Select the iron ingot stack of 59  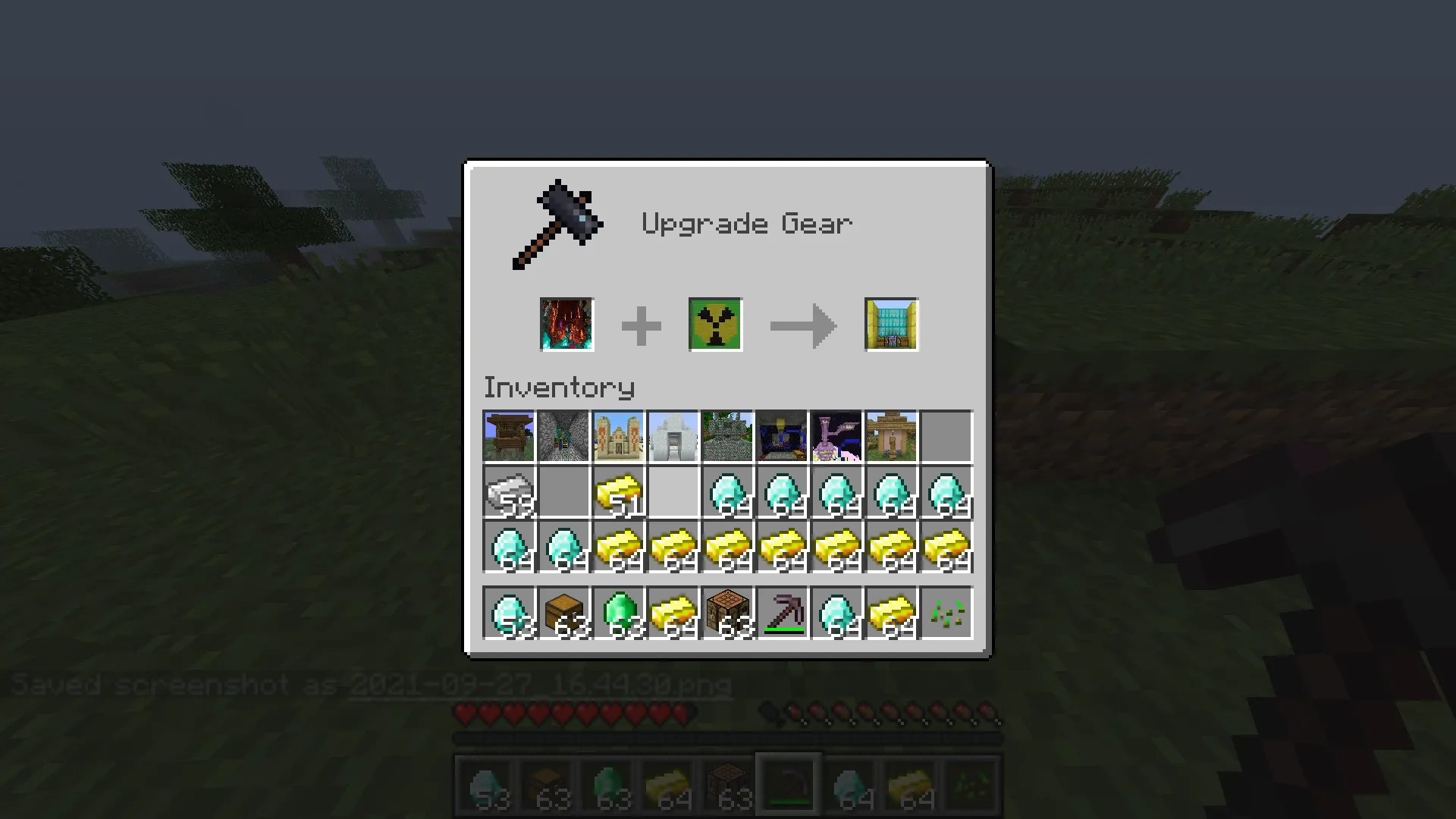tap(508, 493)
